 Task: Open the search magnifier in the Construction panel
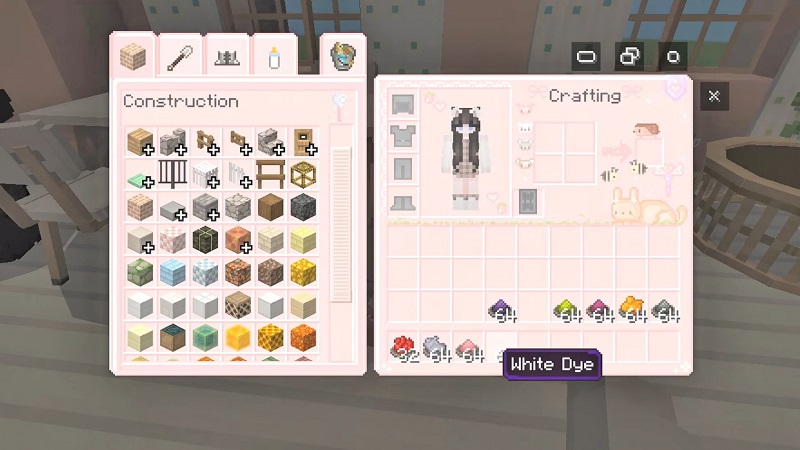click(342, 102)
